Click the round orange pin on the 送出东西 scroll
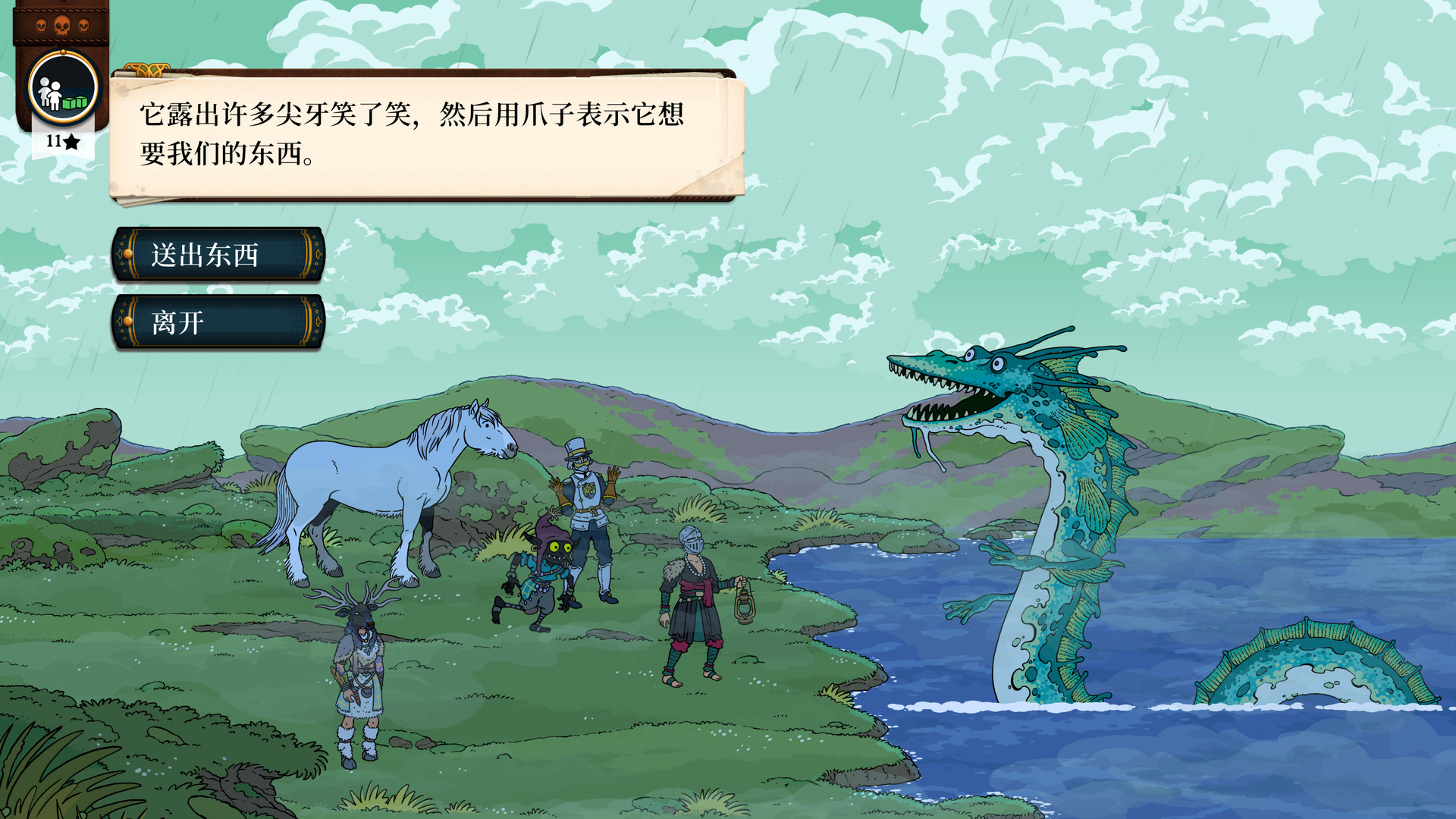The image size is (1456, 819). (129, 256)
